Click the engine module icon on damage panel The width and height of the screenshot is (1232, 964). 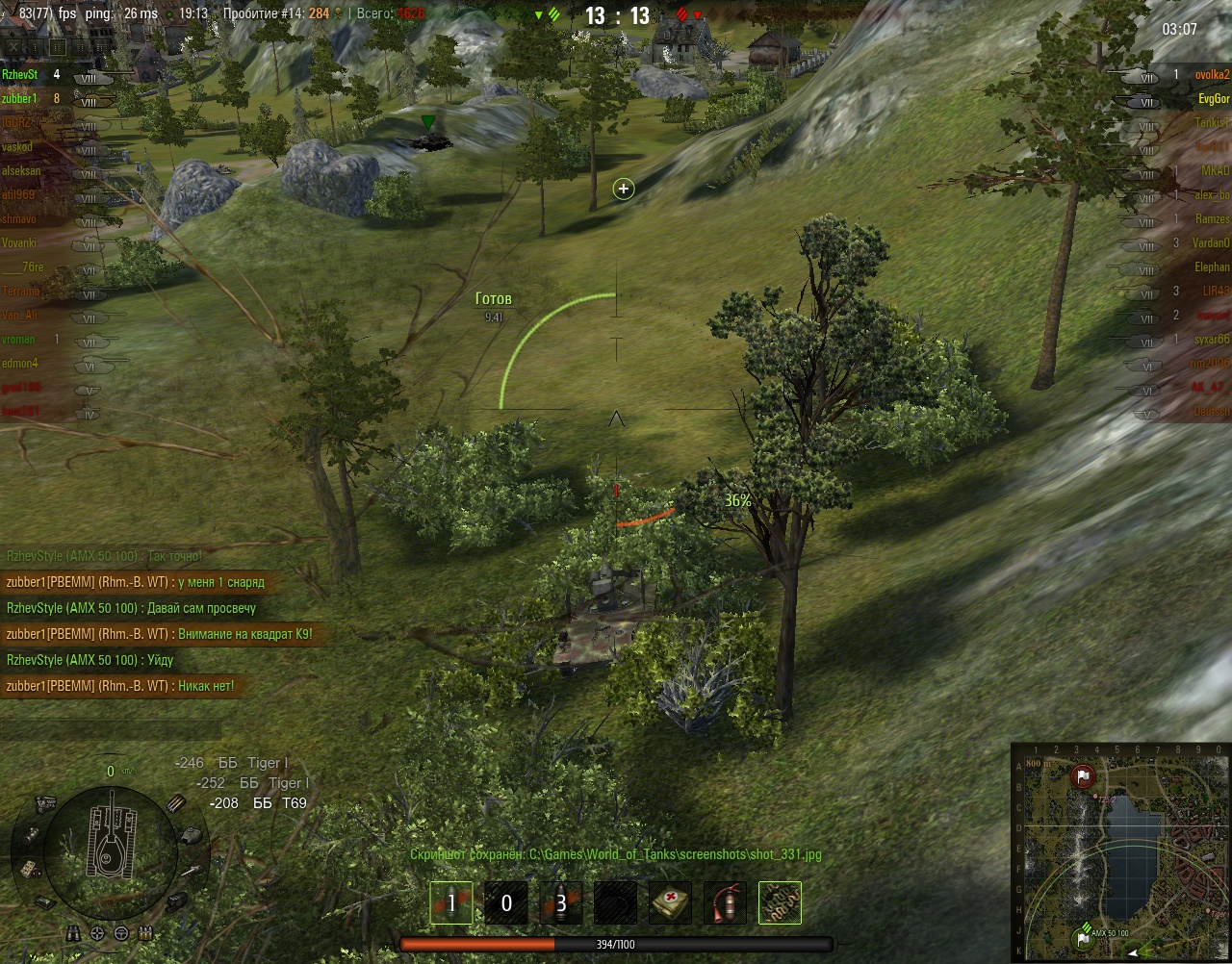coord(45,803)
